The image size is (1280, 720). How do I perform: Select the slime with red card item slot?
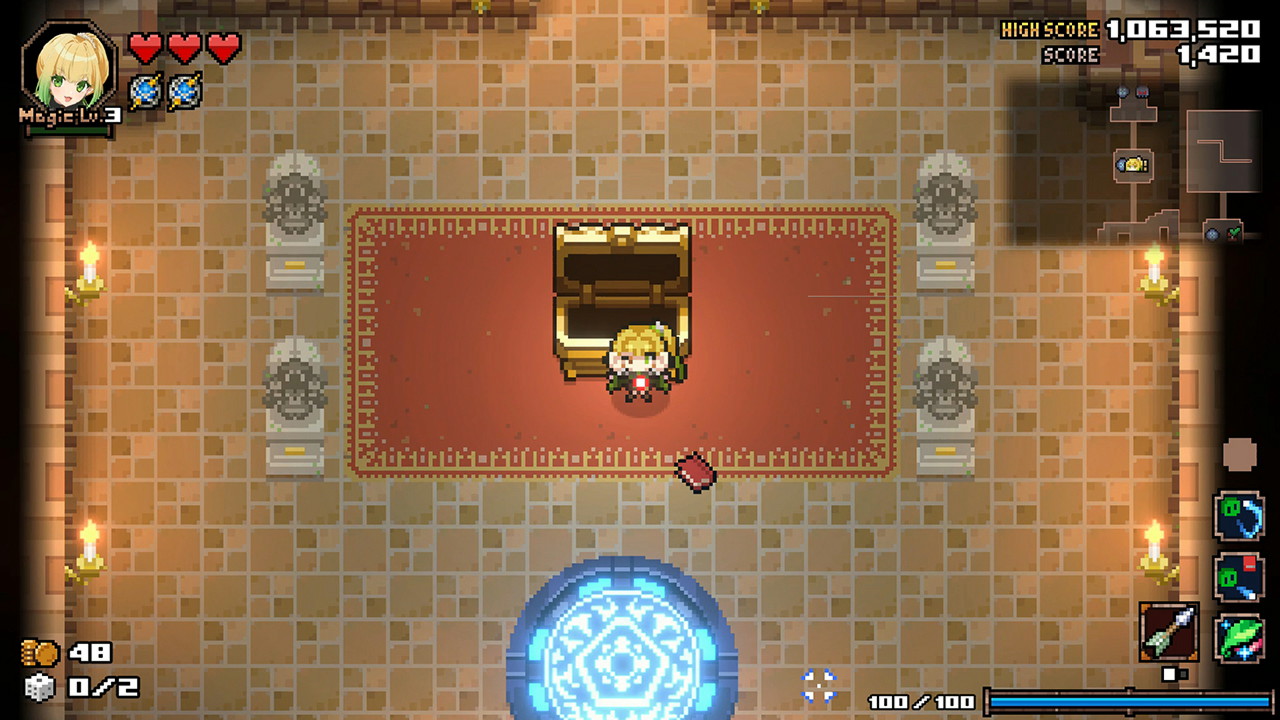[x=1240, y=578]
